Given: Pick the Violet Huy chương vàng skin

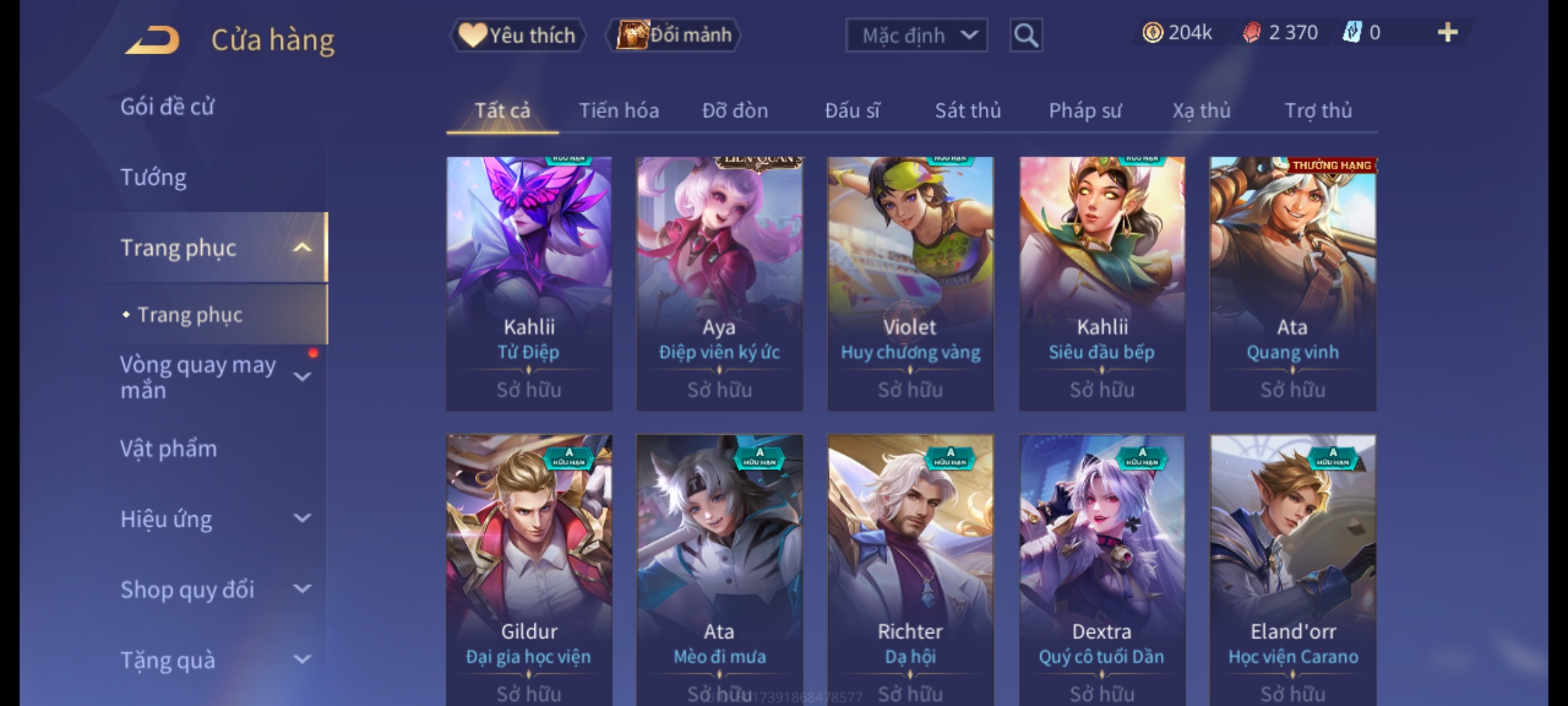Looking at the screenshot, I should click(910, 283).
